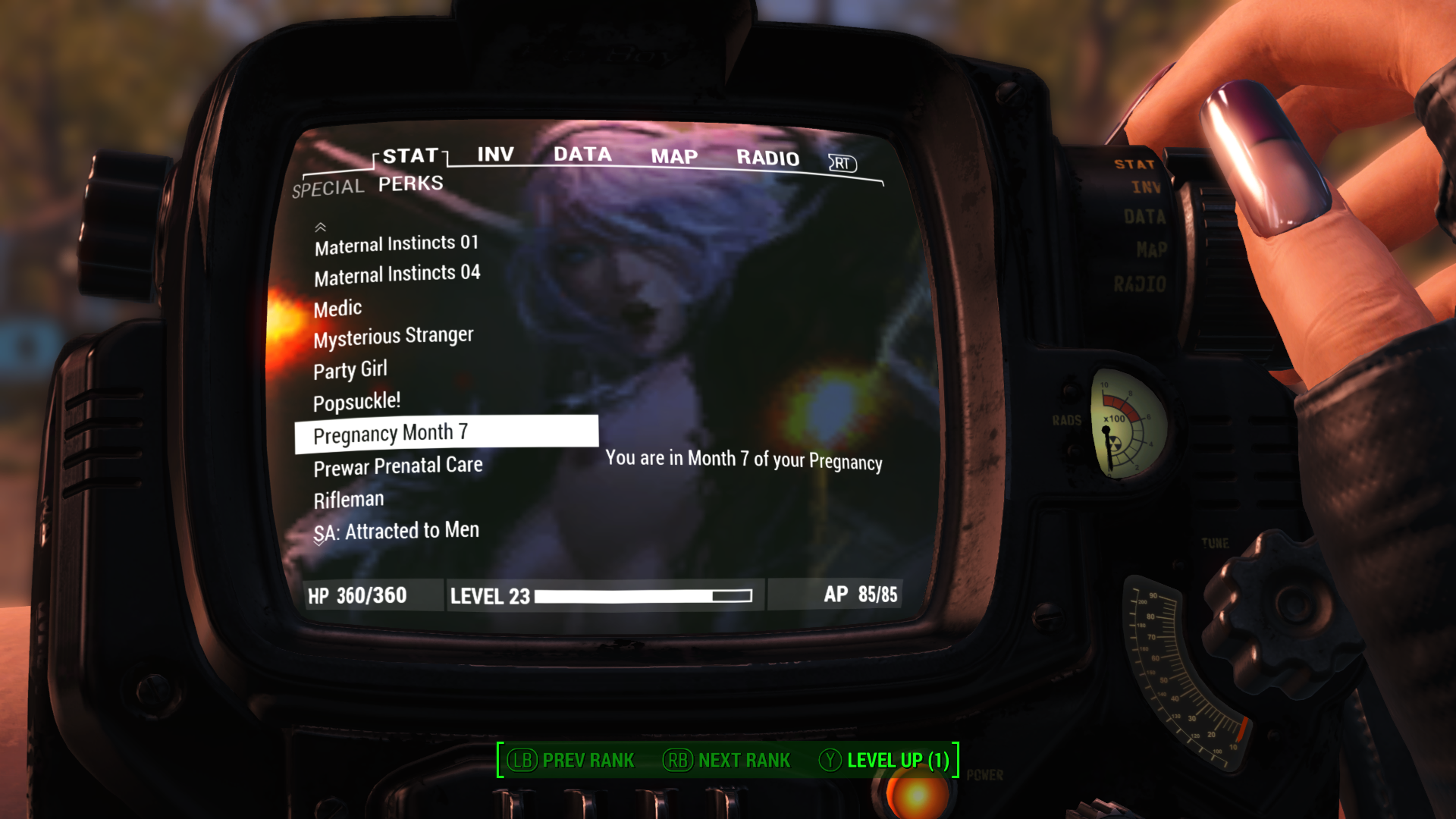Pick the Party Girl perk

(350, 370)
